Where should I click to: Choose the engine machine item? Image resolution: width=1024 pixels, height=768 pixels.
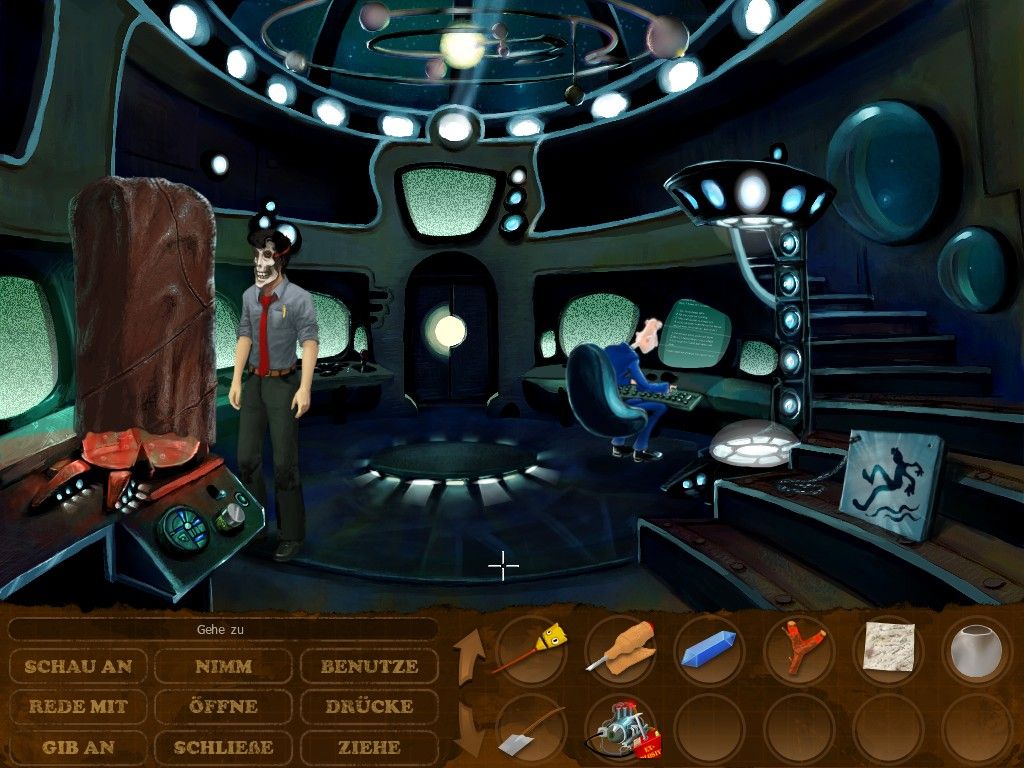[x=620, y=730]
